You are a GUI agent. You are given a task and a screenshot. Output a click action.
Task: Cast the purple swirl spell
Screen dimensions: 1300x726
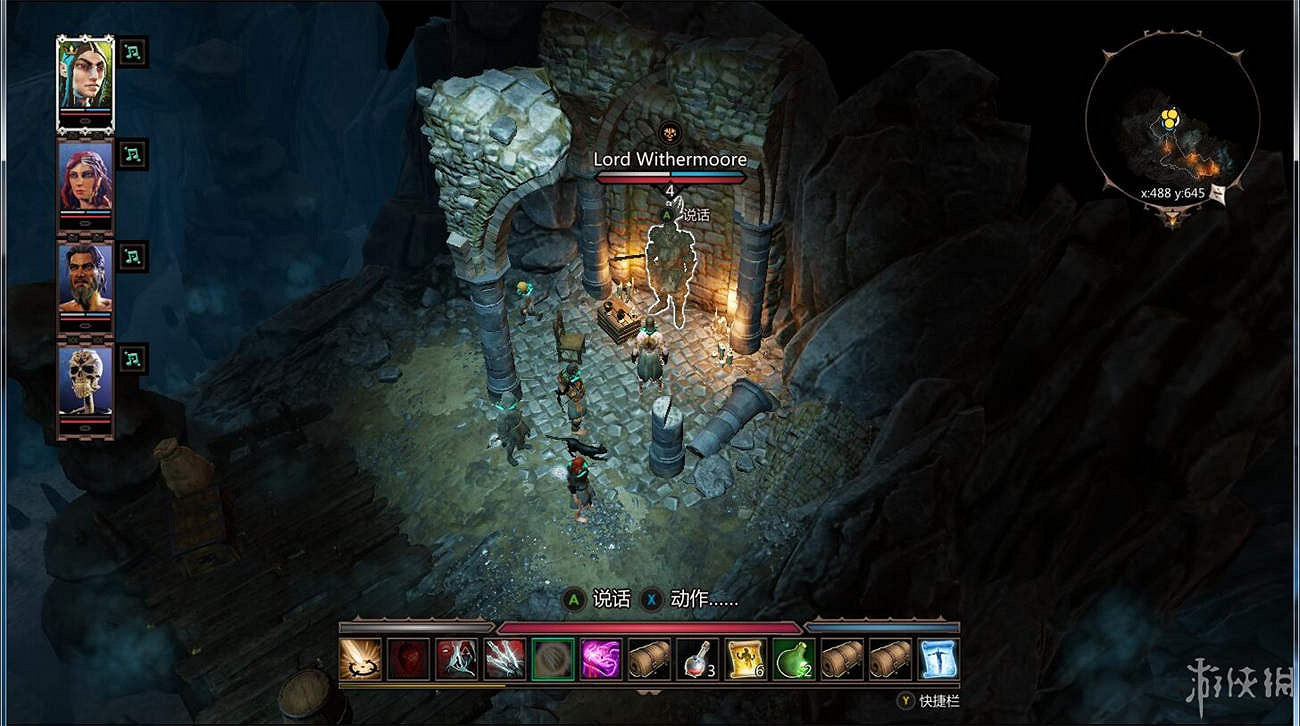point(601,659)
